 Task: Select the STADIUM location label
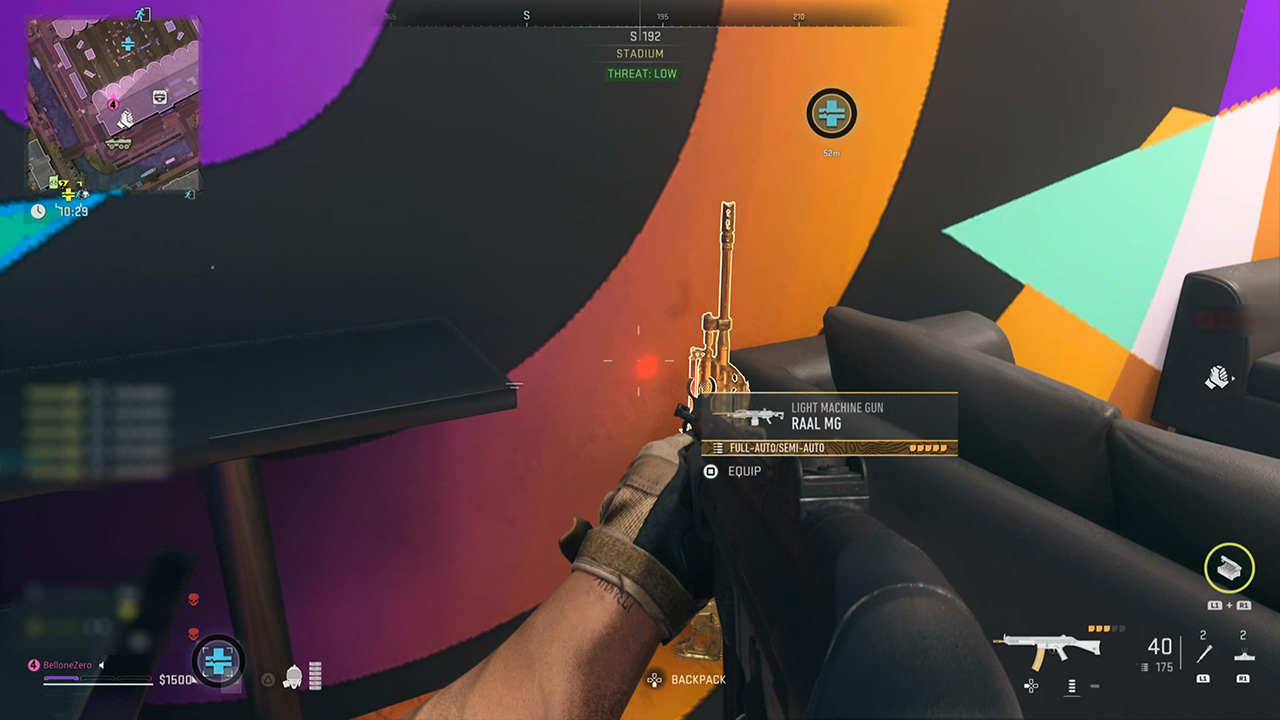tap(641, 55)
